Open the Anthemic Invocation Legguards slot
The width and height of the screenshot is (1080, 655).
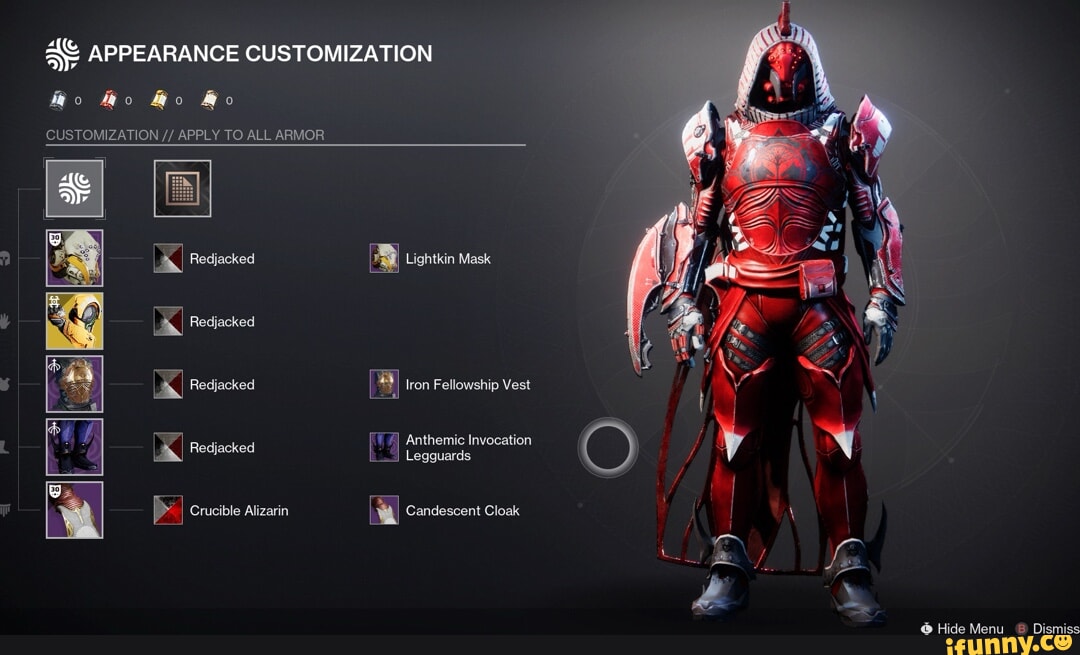pos(74,447)
